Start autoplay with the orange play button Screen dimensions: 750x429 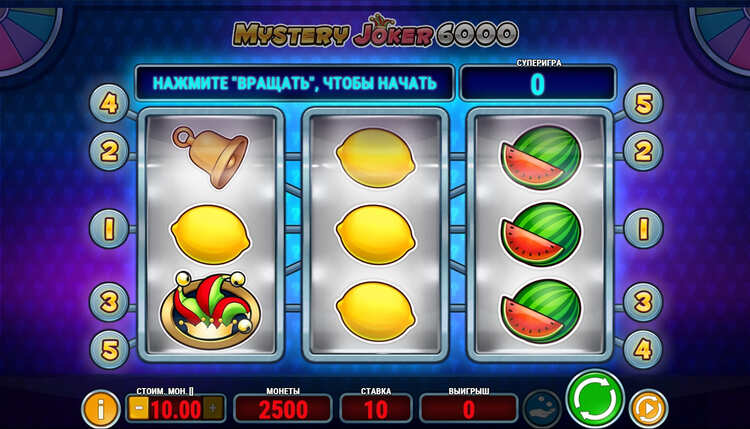click(x=648, y=409)
